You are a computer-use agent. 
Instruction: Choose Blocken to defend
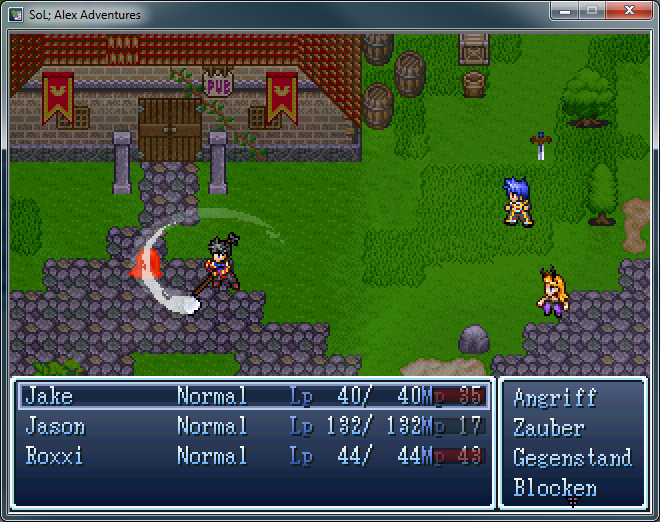point(555,488)
